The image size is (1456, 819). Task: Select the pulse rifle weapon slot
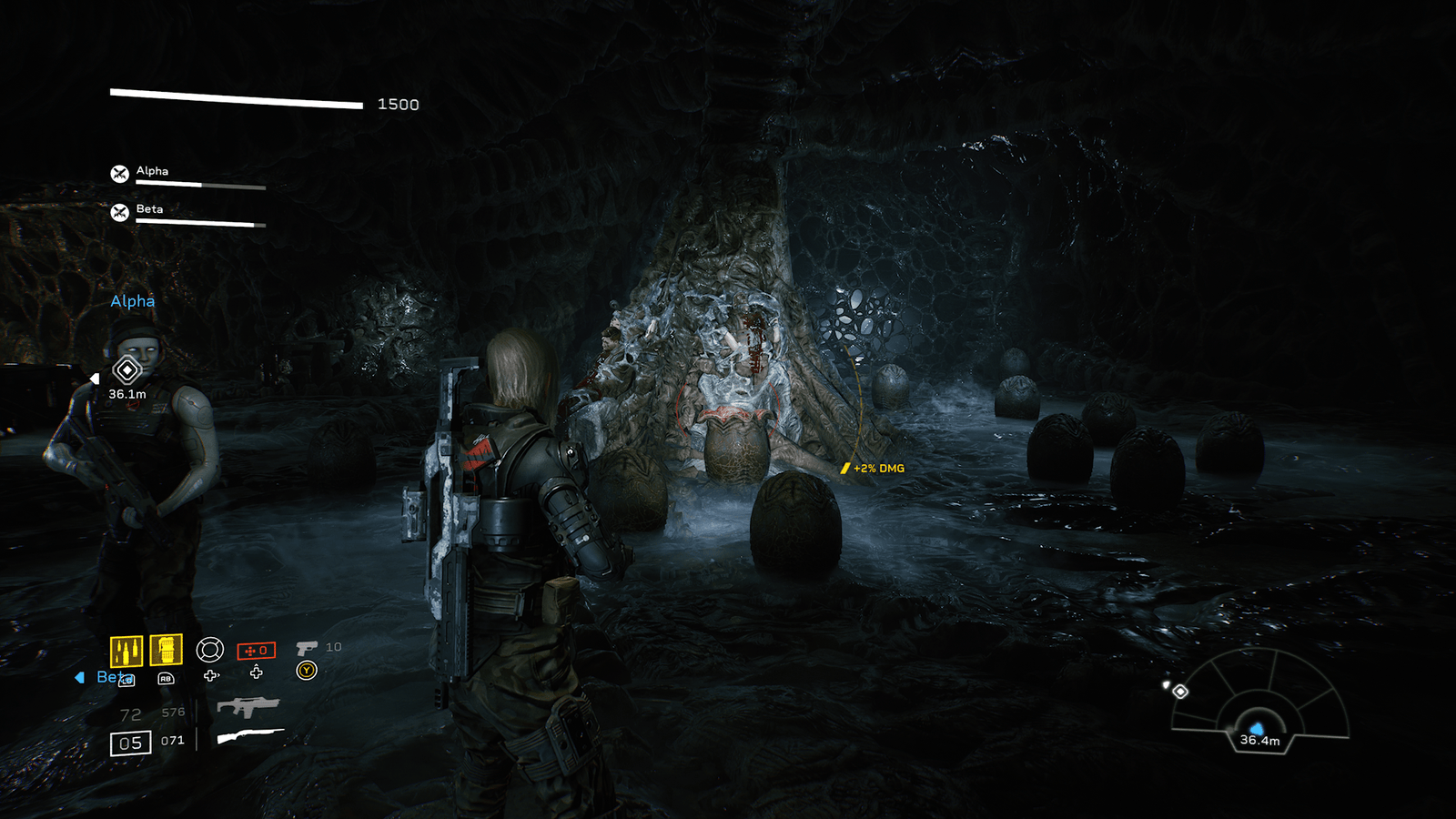(x=248, y=707)
